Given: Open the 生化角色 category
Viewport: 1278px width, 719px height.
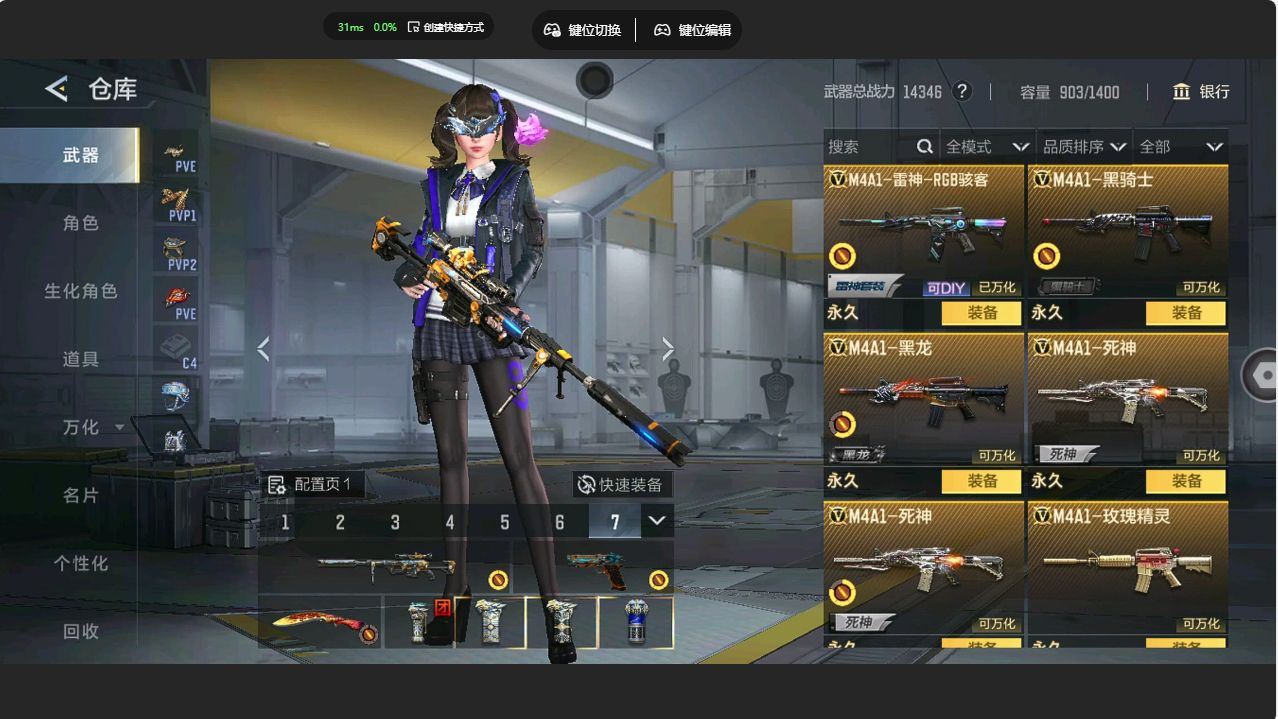Looking at the screenshot, I should point(80,291).
